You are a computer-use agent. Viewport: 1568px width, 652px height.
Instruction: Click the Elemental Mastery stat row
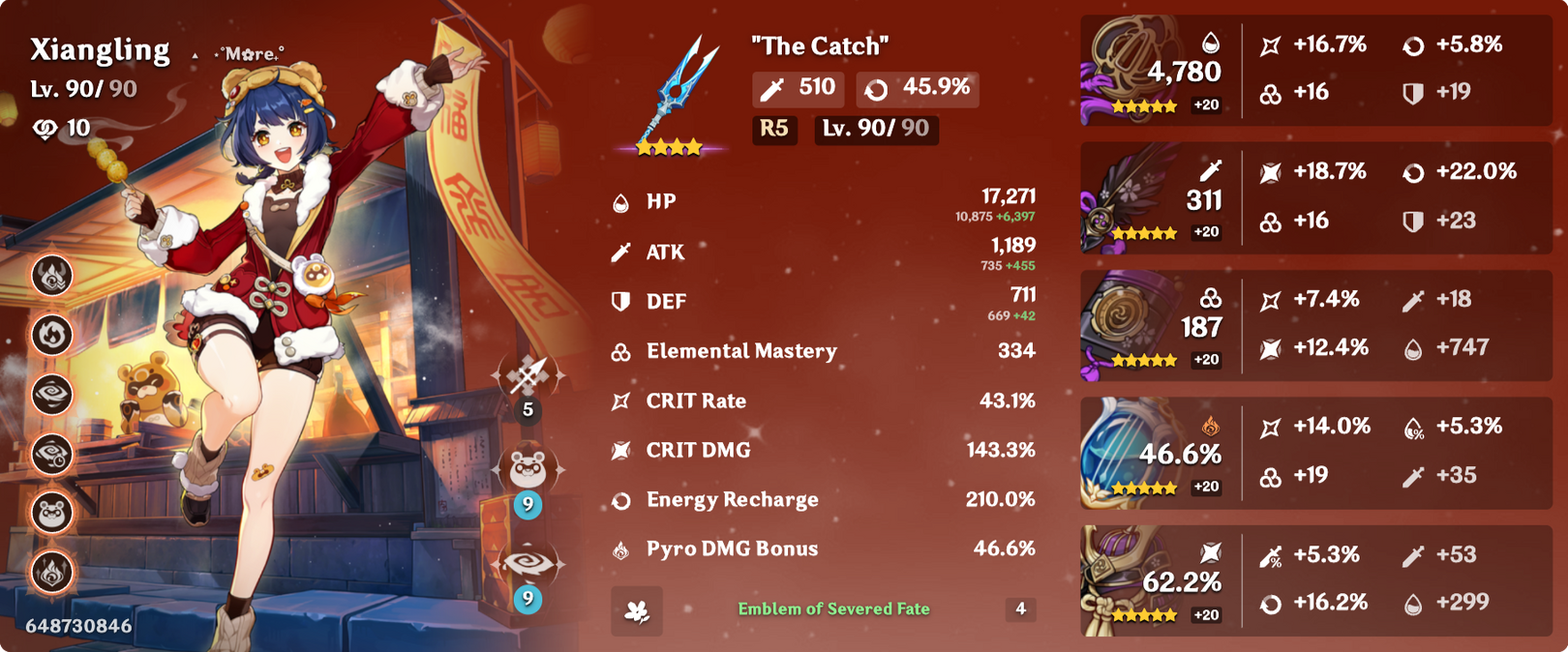tap(823, 351)
